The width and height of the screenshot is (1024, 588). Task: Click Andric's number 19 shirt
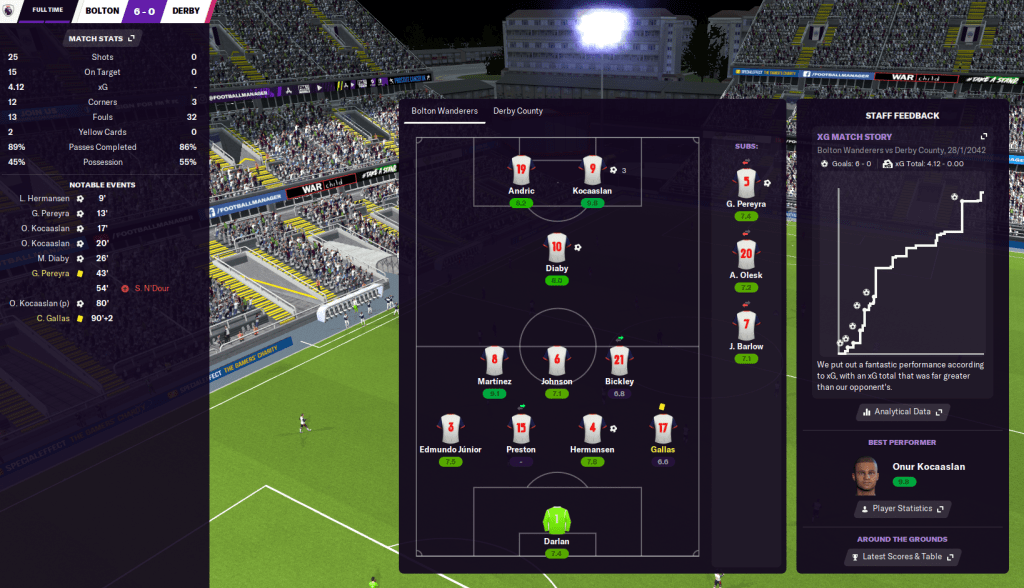tap(521, 170)
